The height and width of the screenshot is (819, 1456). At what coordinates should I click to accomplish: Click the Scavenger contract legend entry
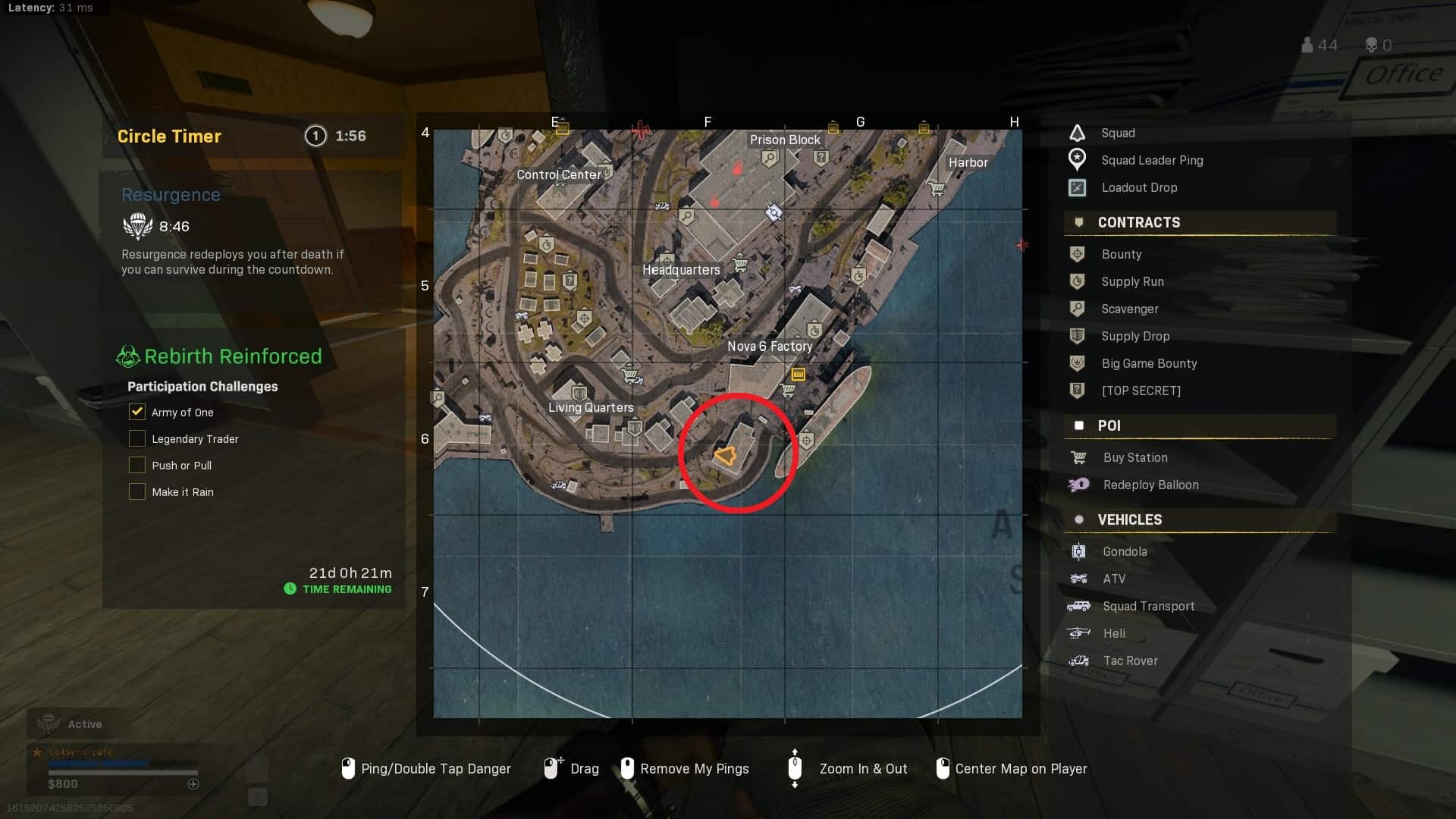[1129, 309]
